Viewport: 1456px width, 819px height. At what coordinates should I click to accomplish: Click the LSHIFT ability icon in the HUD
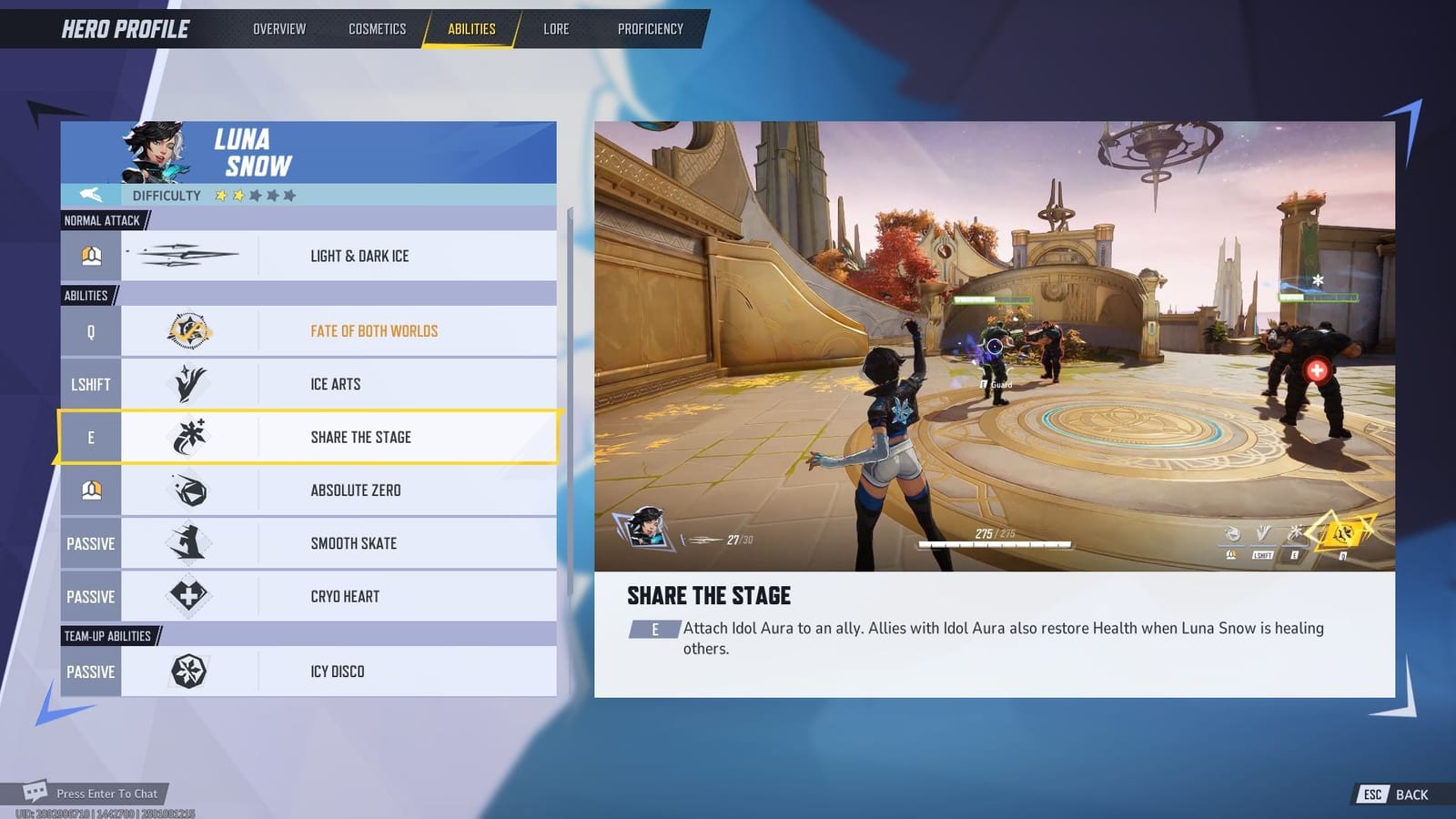[x=1262, y=532]
